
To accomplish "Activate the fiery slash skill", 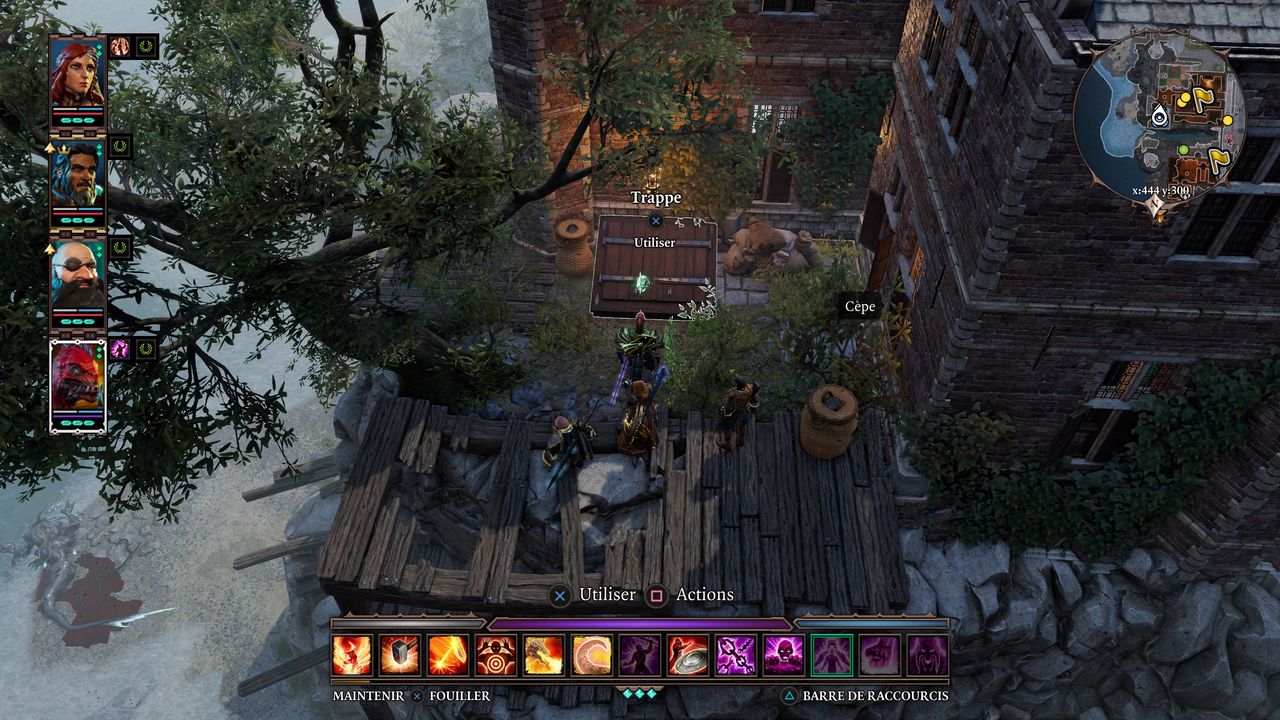I will (448, 655).
